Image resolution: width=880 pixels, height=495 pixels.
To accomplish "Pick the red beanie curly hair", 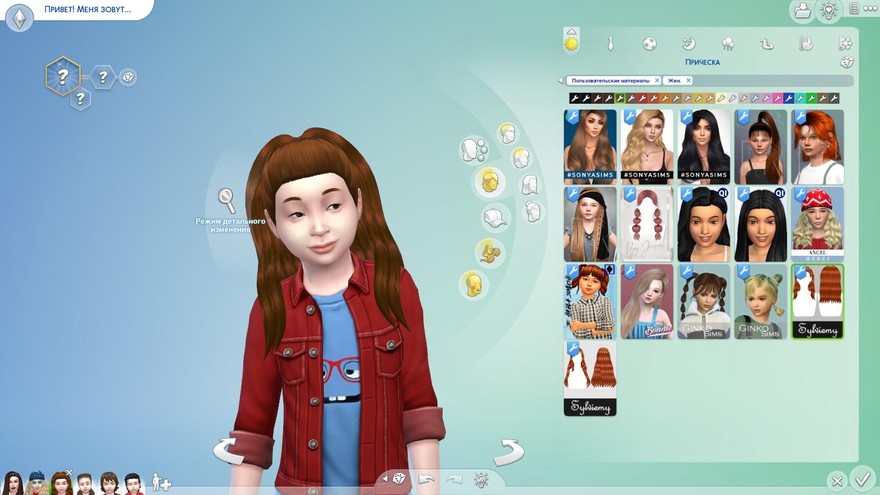I will 817,224.
